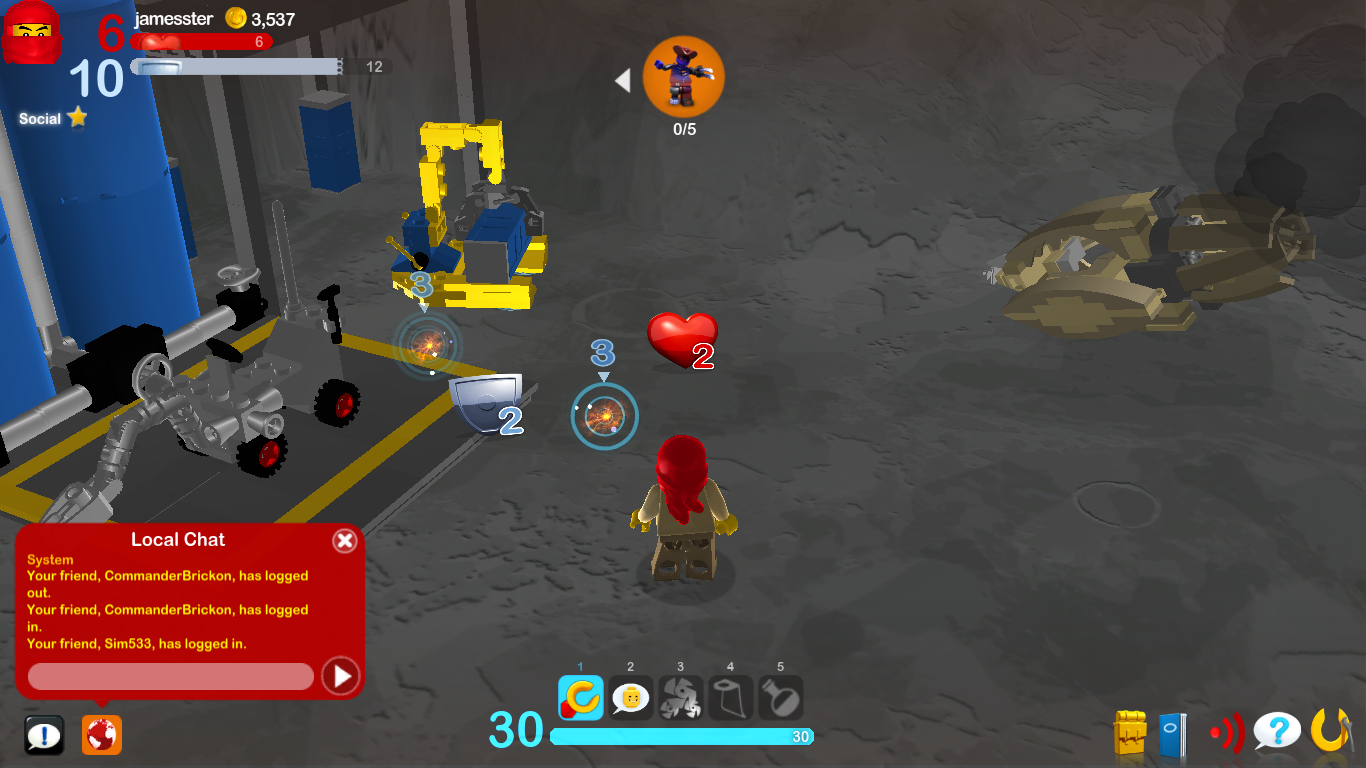1366x768 pixels.
Task: Select hotbar slot 1 with the yellow hook
Action: click(x=581, y=697)
